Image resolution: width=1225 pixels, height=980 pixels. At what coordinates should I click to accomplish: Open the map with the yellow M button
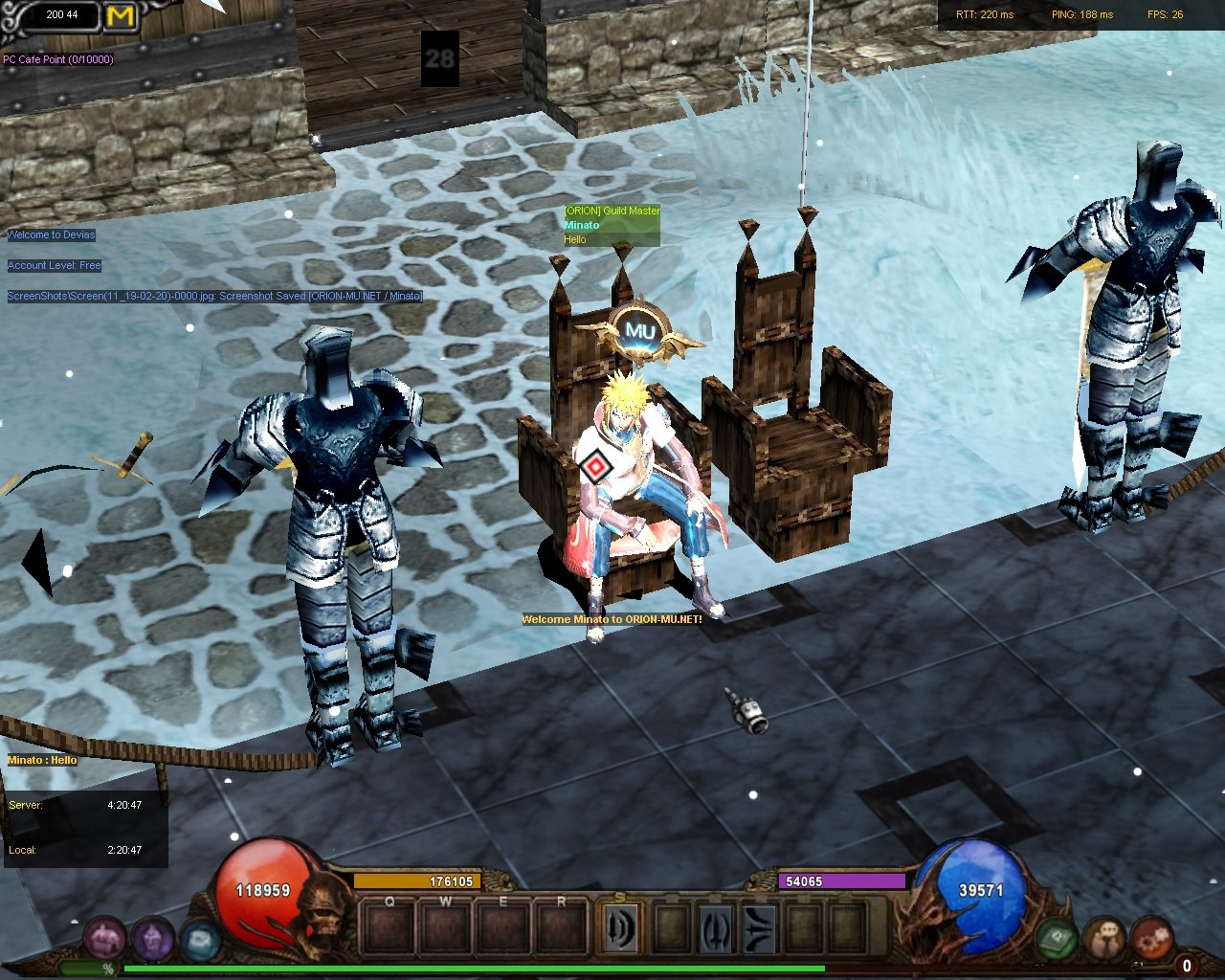pos(122,16)
